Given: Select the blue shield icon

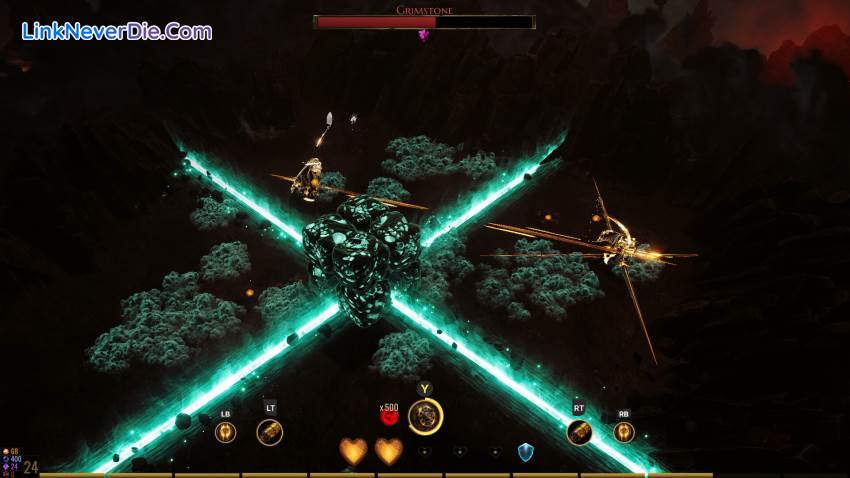Looking at the screenshot, I should [x=525, y=452].
